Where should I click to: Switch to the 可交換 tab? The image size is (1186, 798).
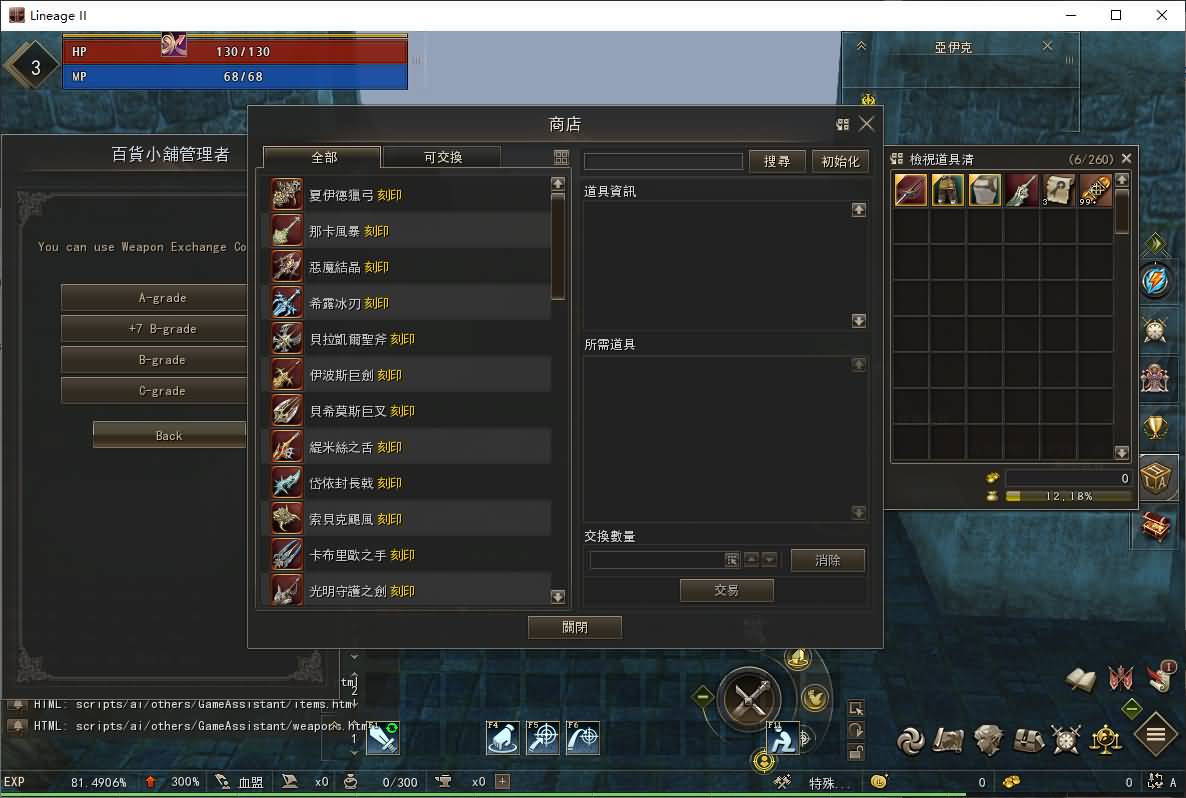coord(442,157)
